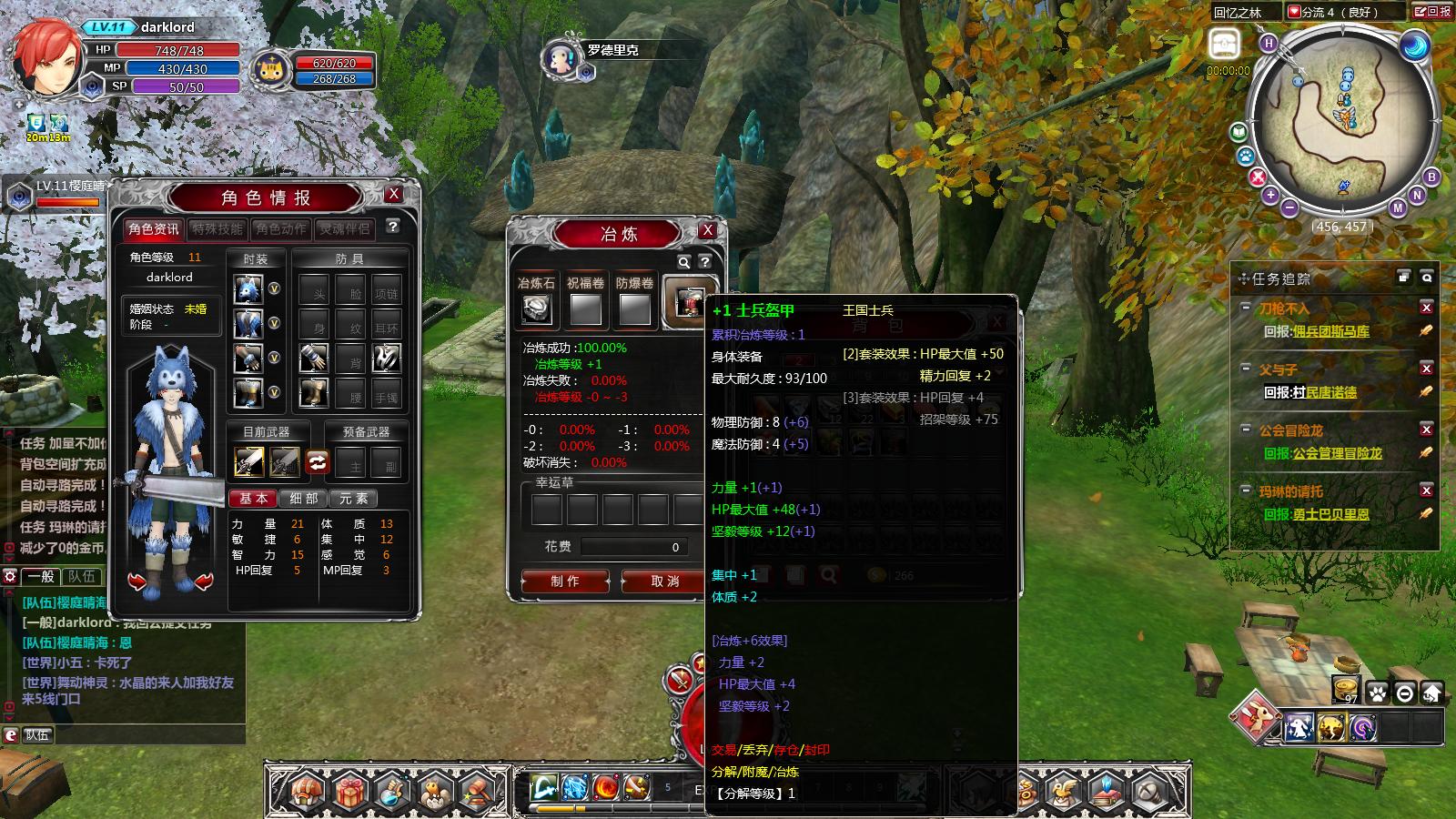Open the refining window help question mark
This screenshot has width=1456, height=819.
pos(704,262)
